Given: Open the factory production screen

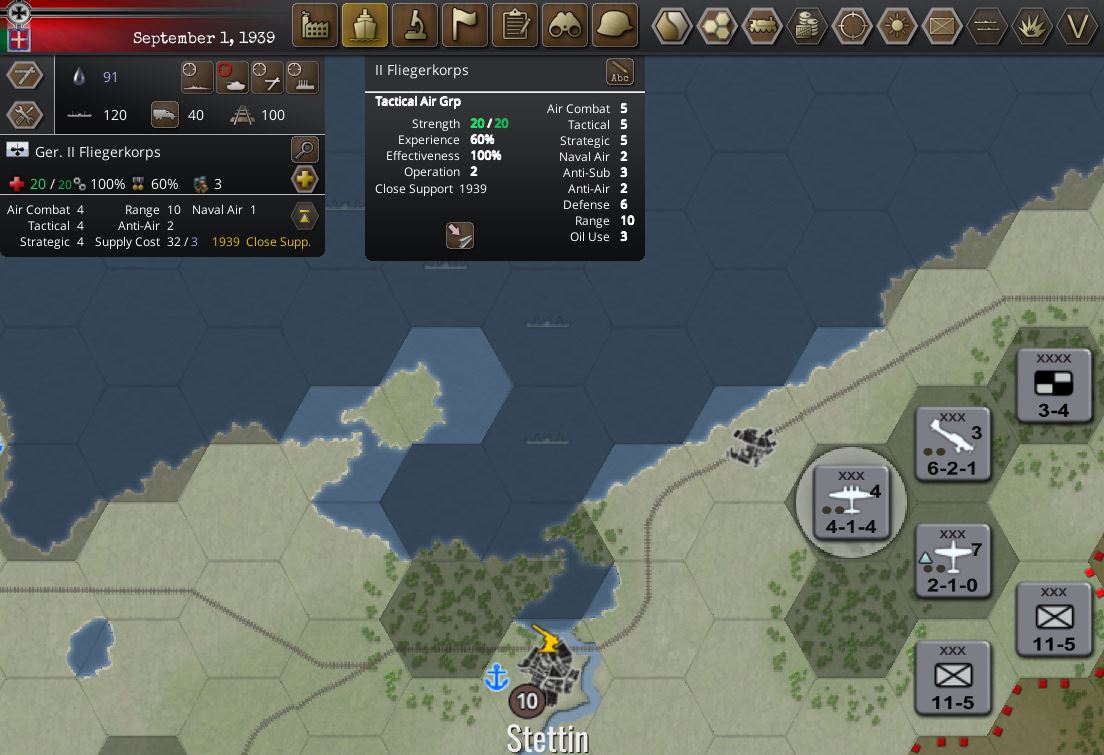Looking at the screenshot, I should pyautogui.click(x=315, y=25).
